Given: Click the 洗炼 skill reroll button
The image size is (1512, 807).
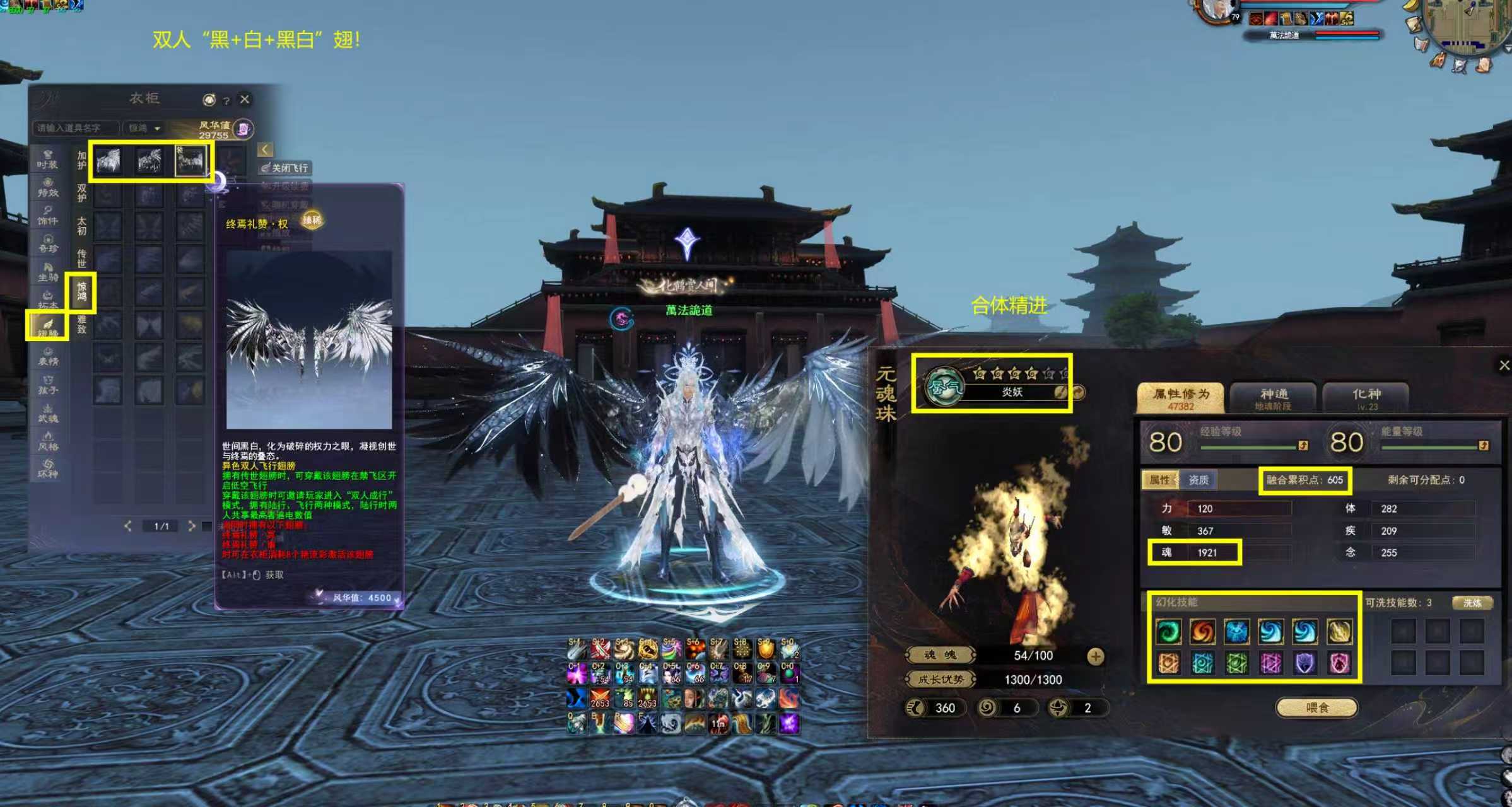Looking at the screenshot, I should tap(1472, 603).
